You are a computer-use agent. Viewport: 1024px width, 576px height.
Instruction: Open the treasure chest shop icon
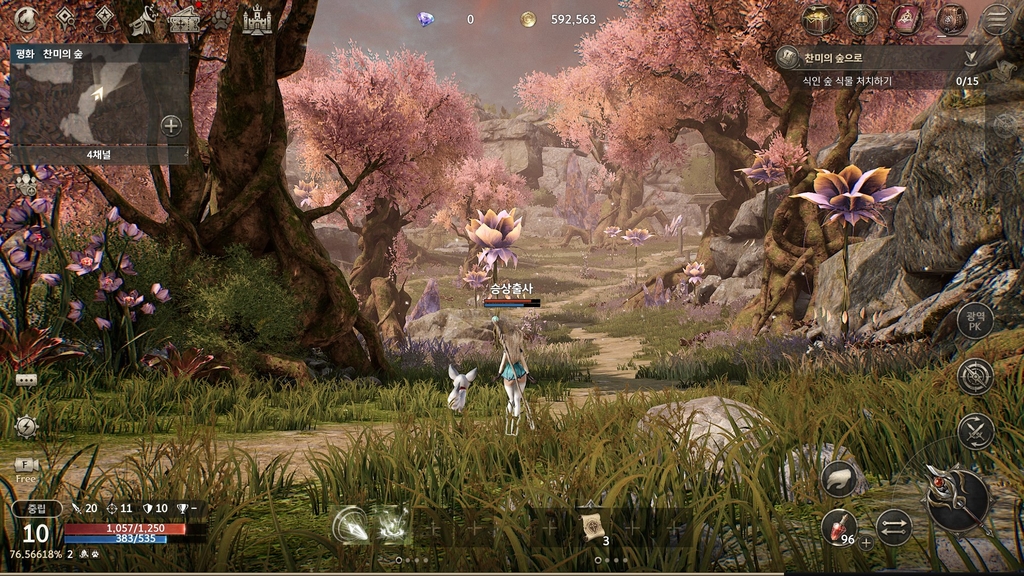click(x=818, y=19)
